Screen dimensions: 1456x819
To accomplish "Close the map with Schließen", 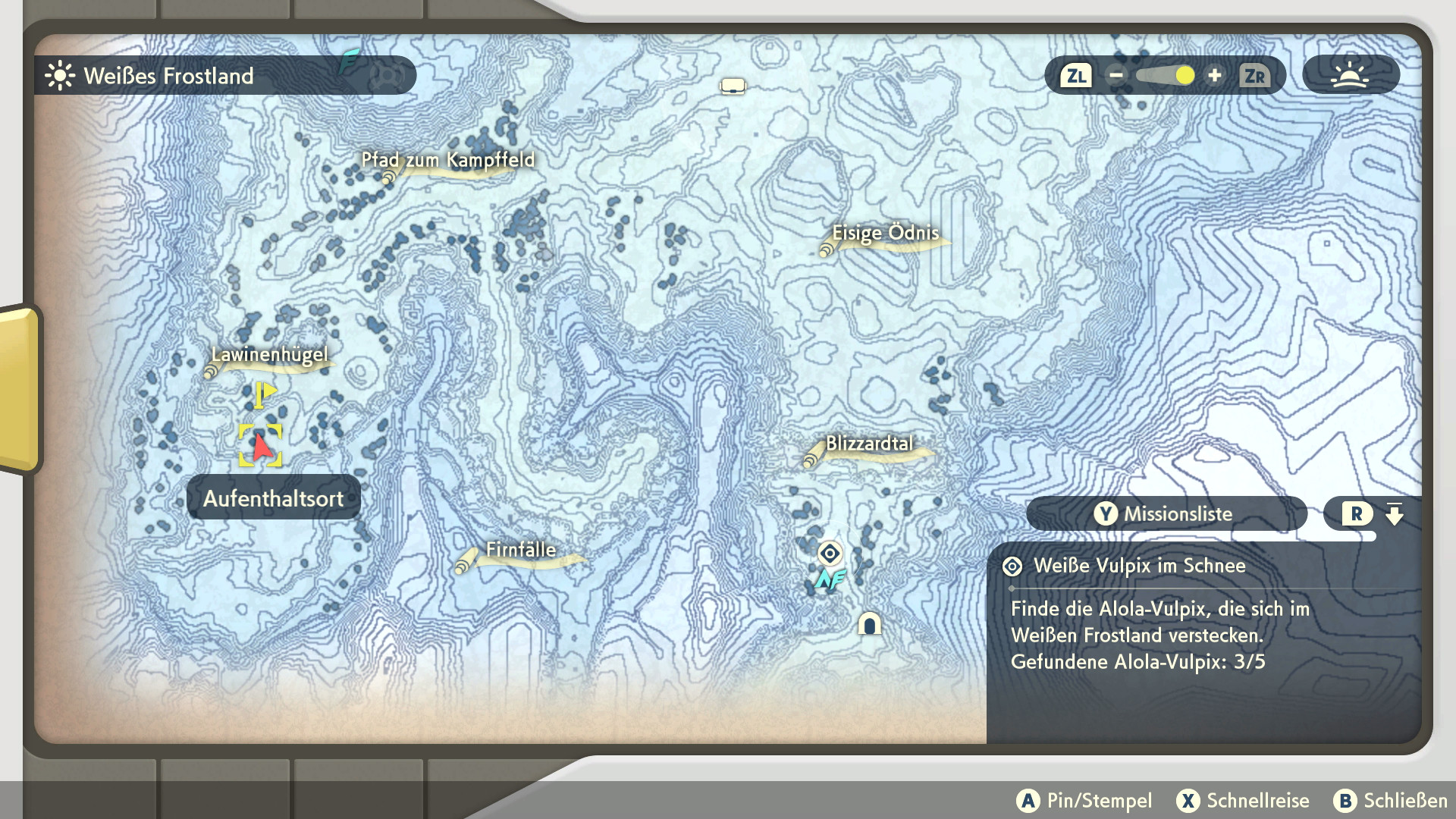I will [1391, 801].
